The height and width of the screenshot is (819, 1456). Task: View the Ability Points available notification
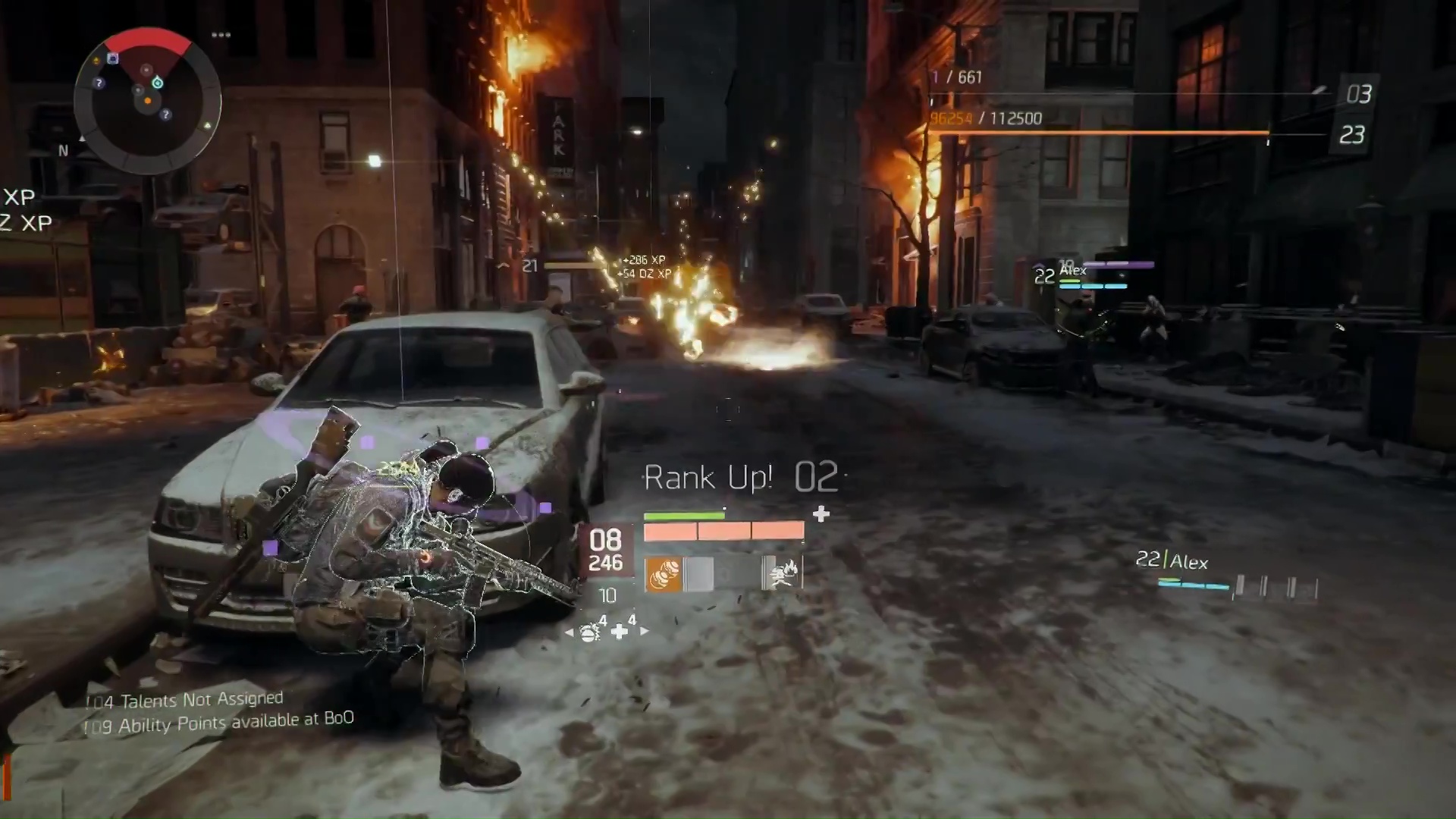[219, 723]
